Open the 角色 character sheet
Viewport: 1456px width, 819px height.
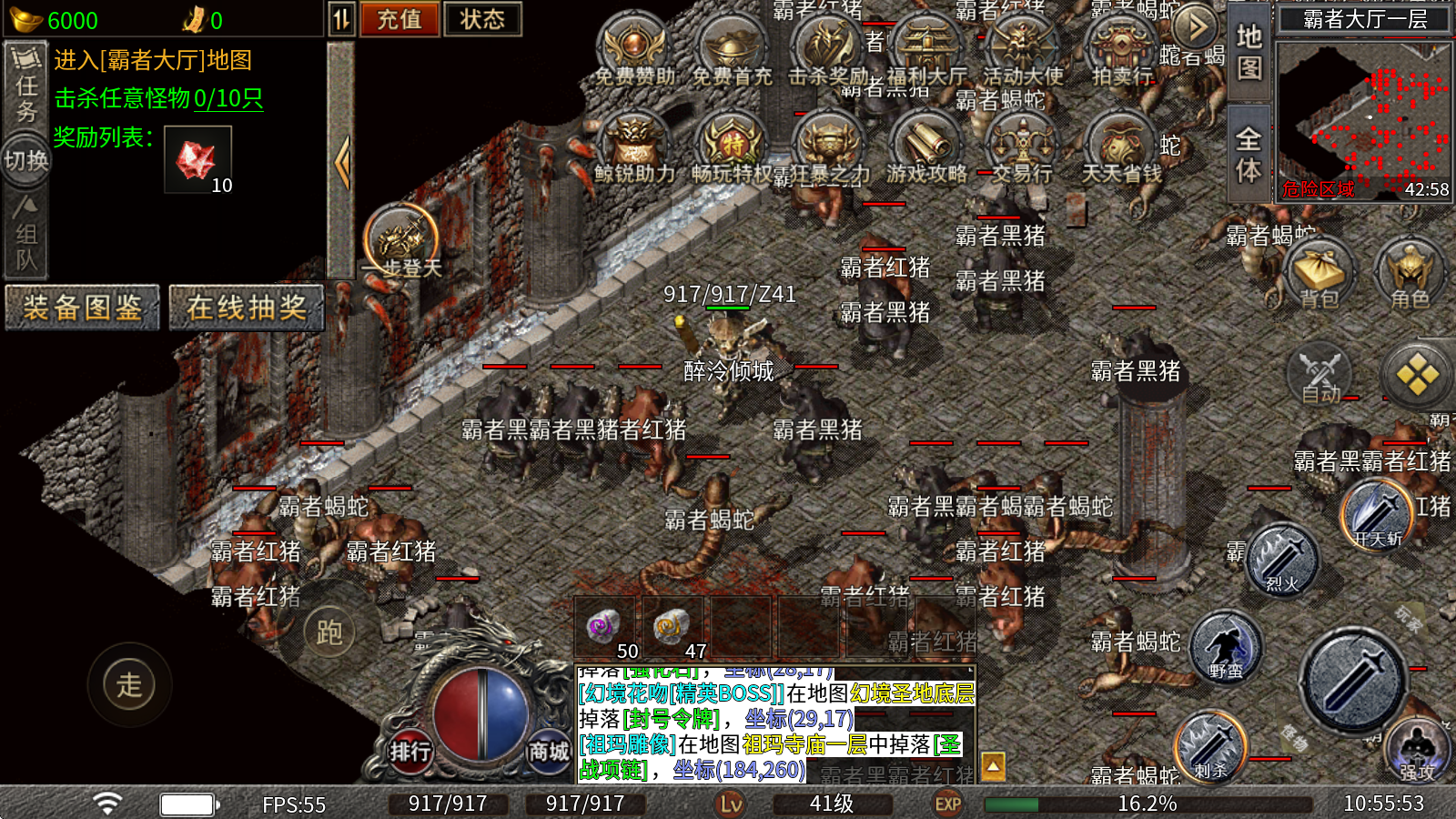(1410, 272)
